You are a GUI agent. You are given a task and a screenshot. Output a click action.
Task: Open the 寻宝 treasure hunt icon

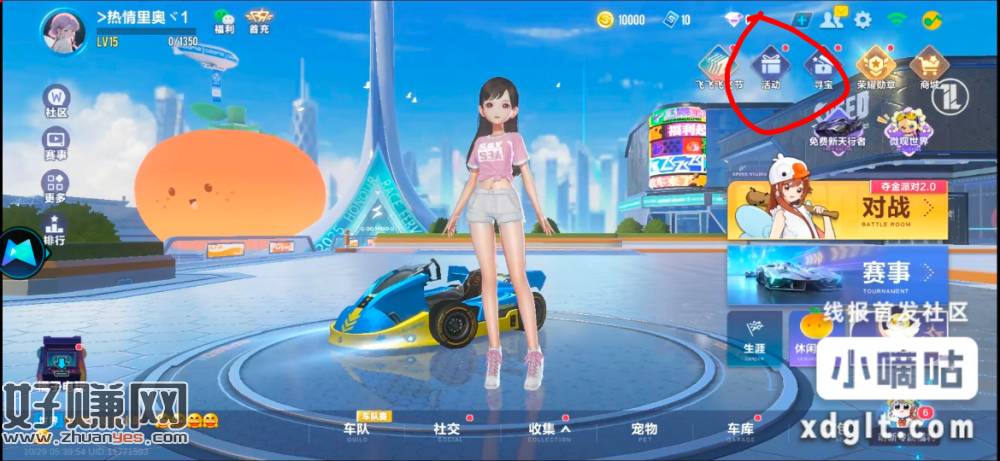pos(823,67)
